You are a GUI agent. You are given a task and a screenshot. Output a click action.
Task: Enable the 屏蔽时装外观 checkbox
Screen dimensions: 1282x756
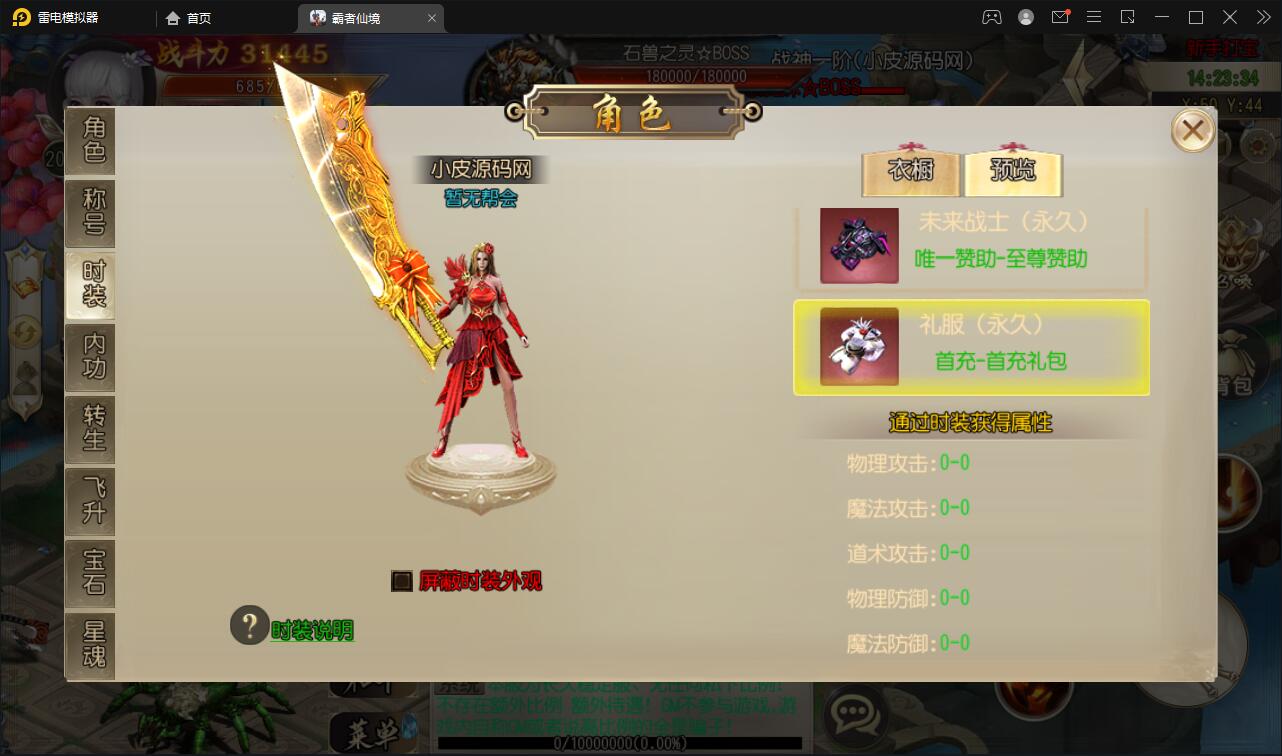[x=401, y=581]
